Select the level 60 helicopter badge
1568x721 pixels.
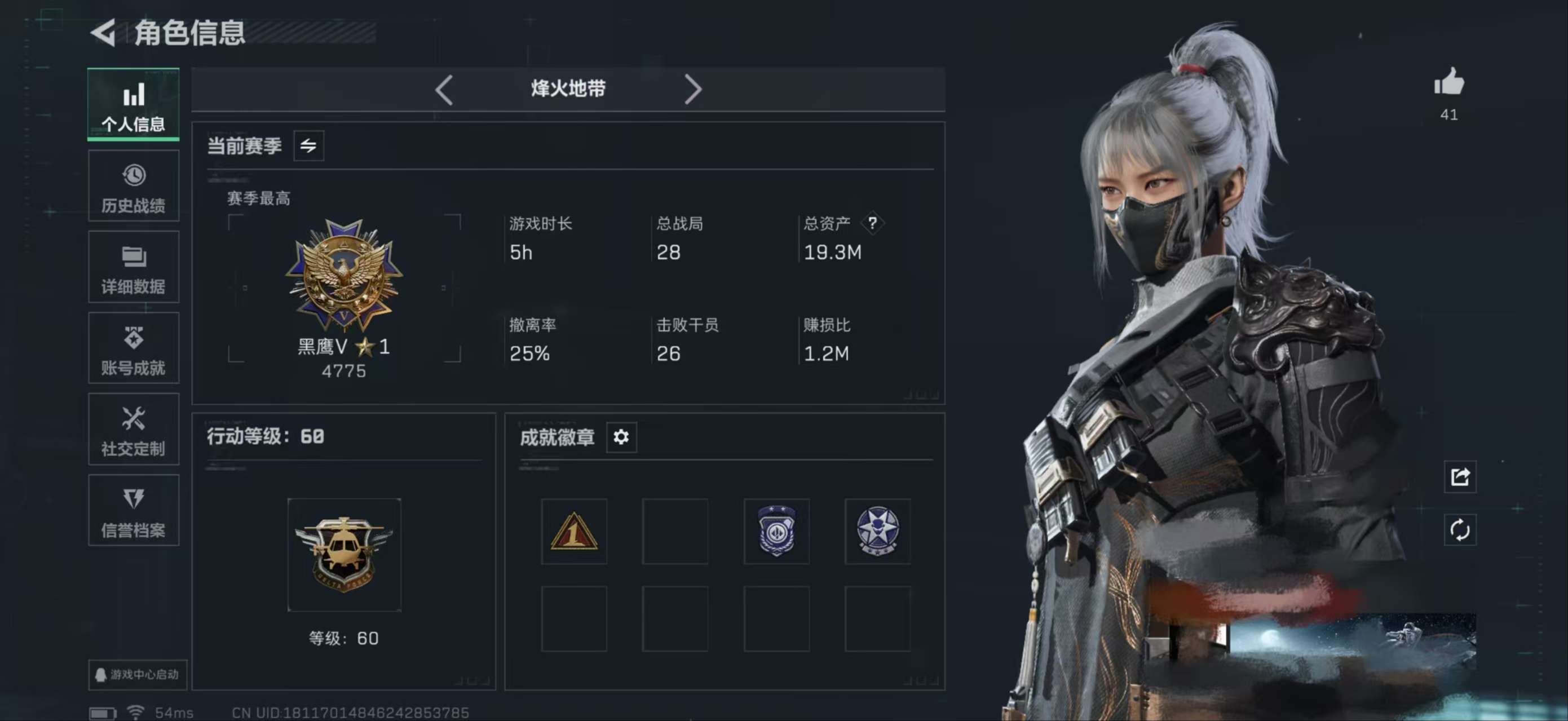coord(344,555)
